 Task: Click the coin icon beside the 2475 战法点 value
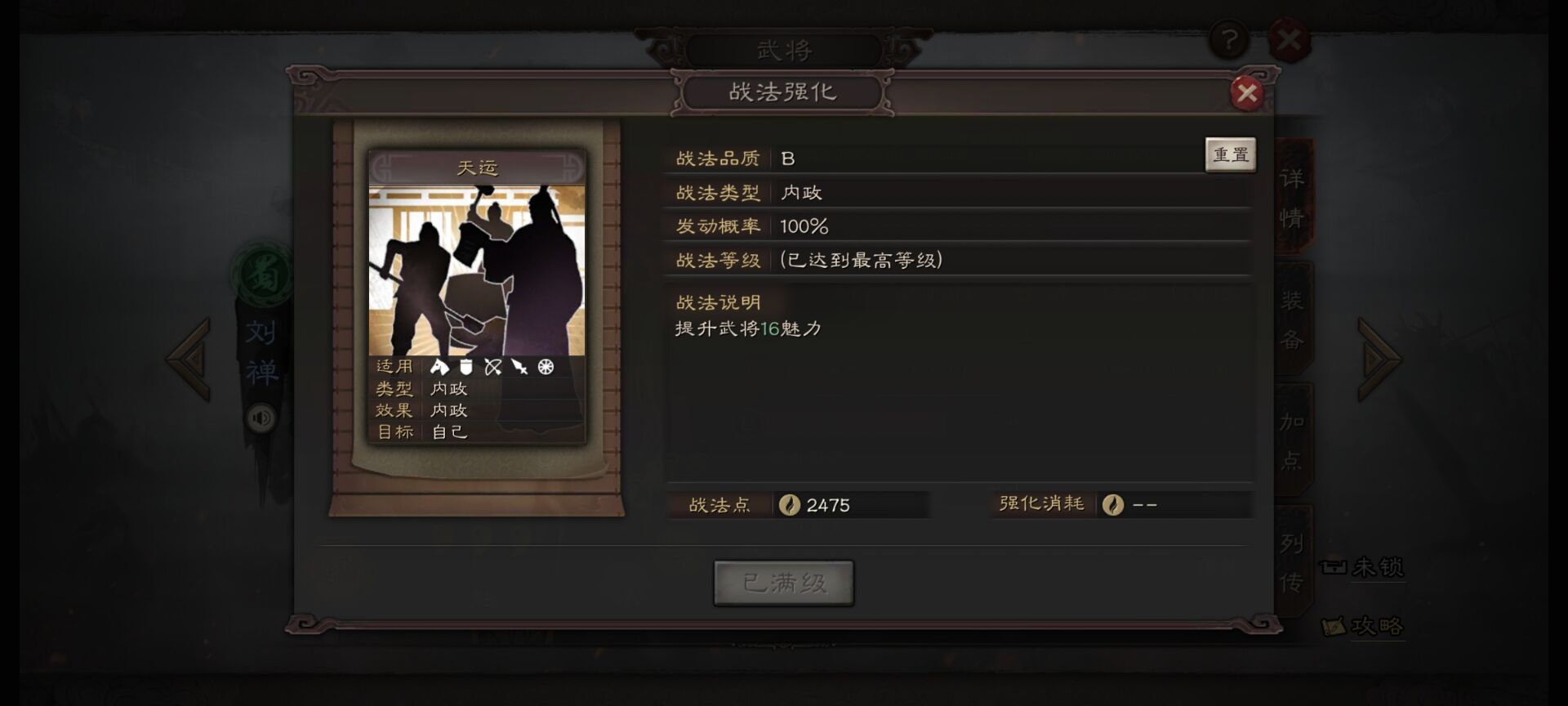point(788,505)
